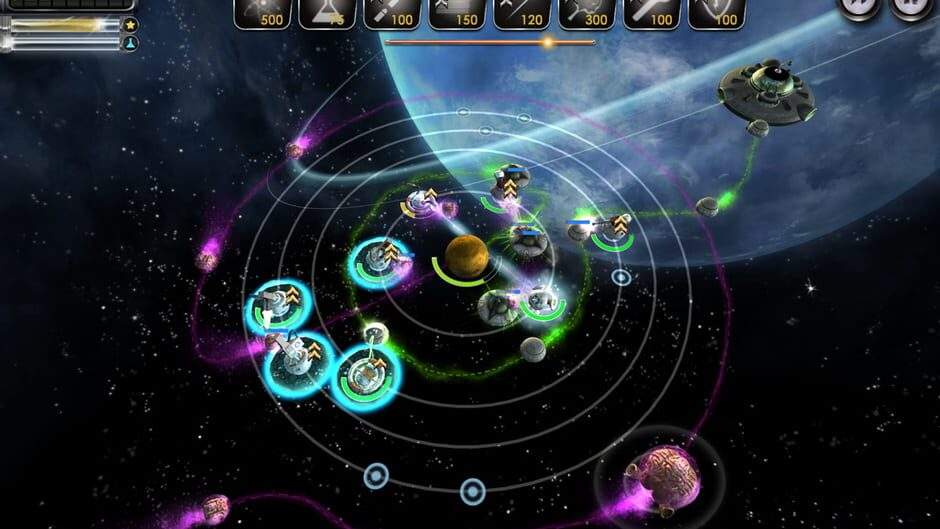Screen dimensions: 940x529
Task: Select the shield build option costing 100
Action: point(716,12)
